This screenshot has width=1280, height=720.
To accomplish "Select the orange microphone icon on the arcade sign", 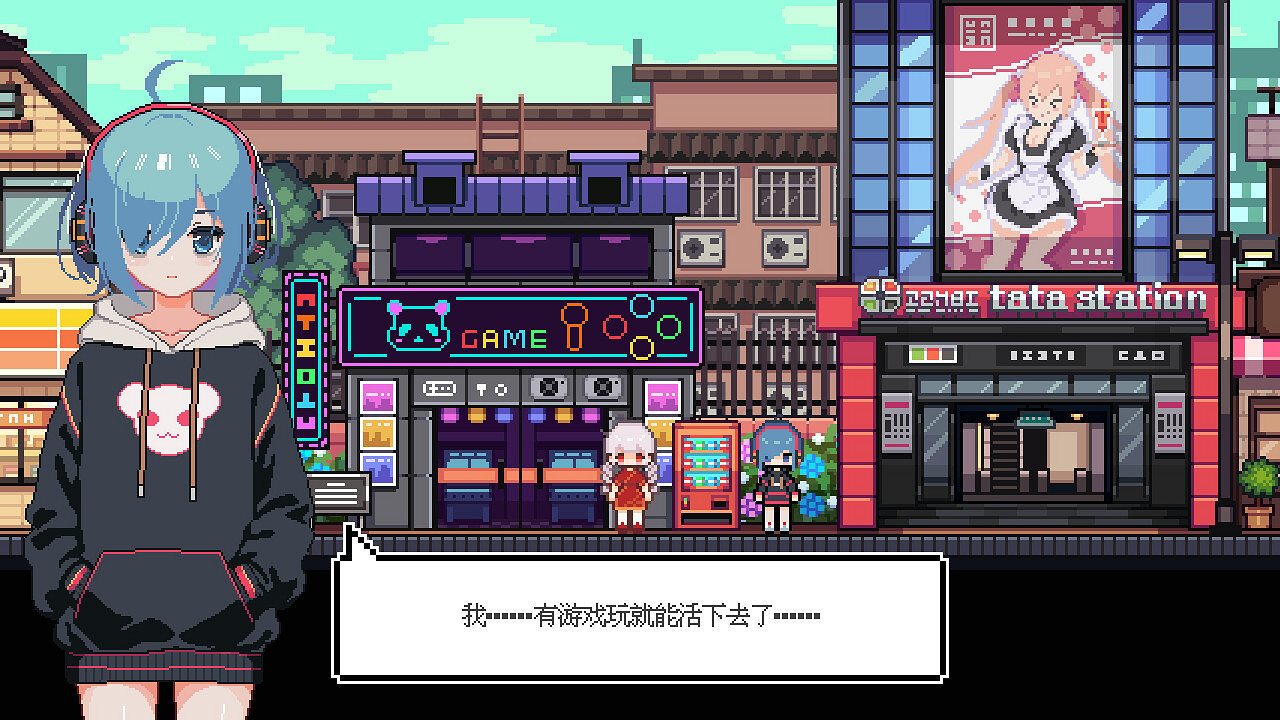I will [x=574, y=328].
